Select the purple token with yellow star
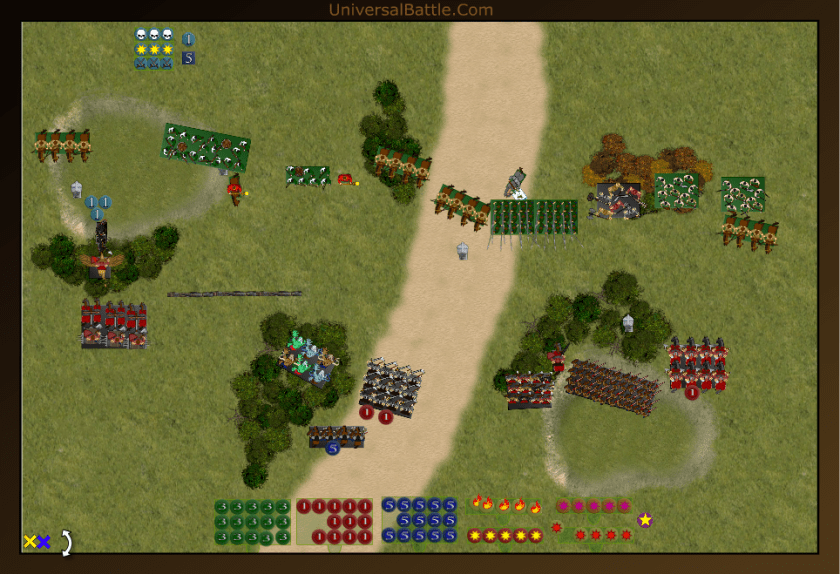This screenshot has height=574, width=840. coord(645,519)
